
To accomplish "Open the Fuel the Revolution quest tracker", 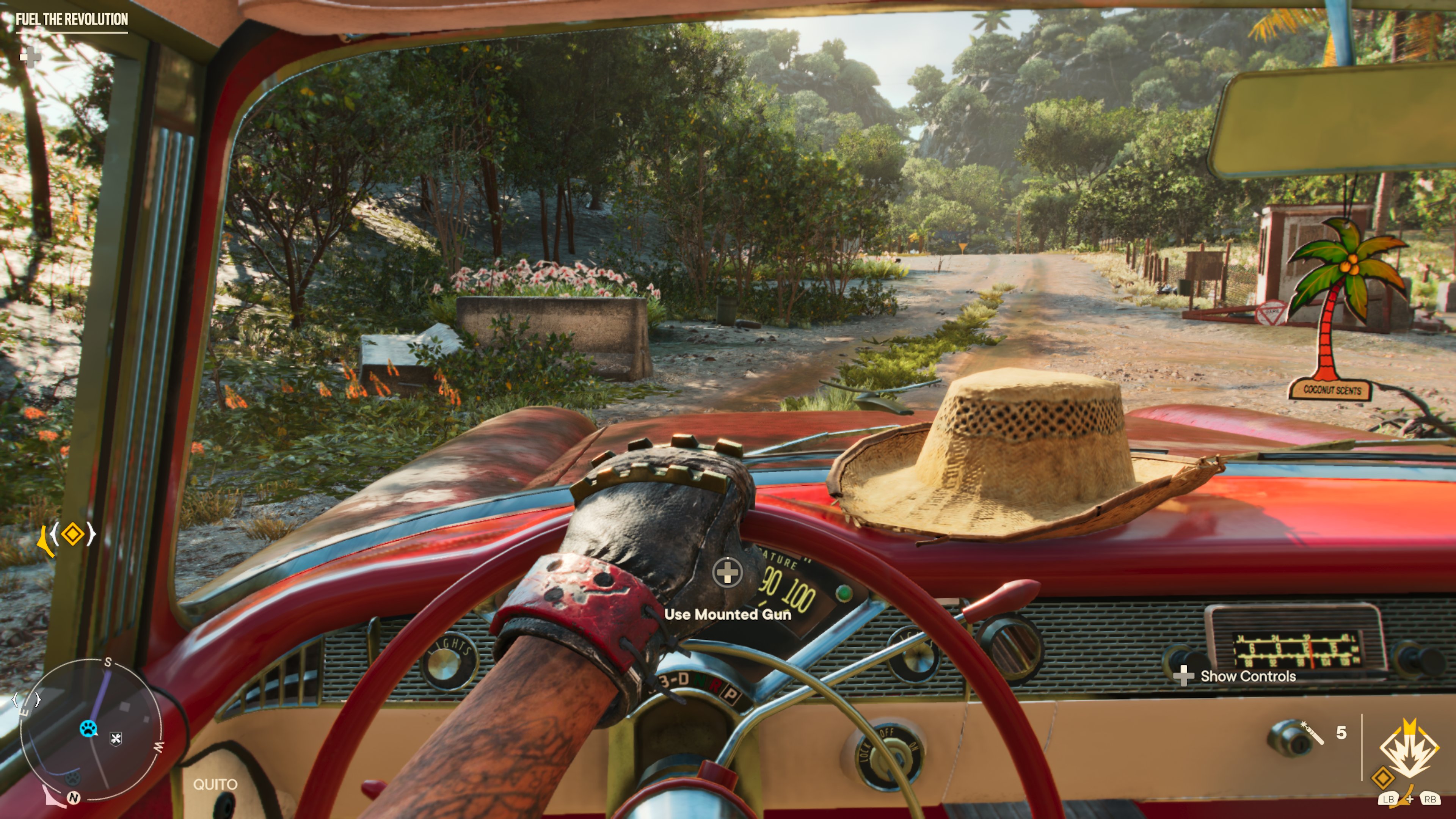I will [x=72, y=20].
